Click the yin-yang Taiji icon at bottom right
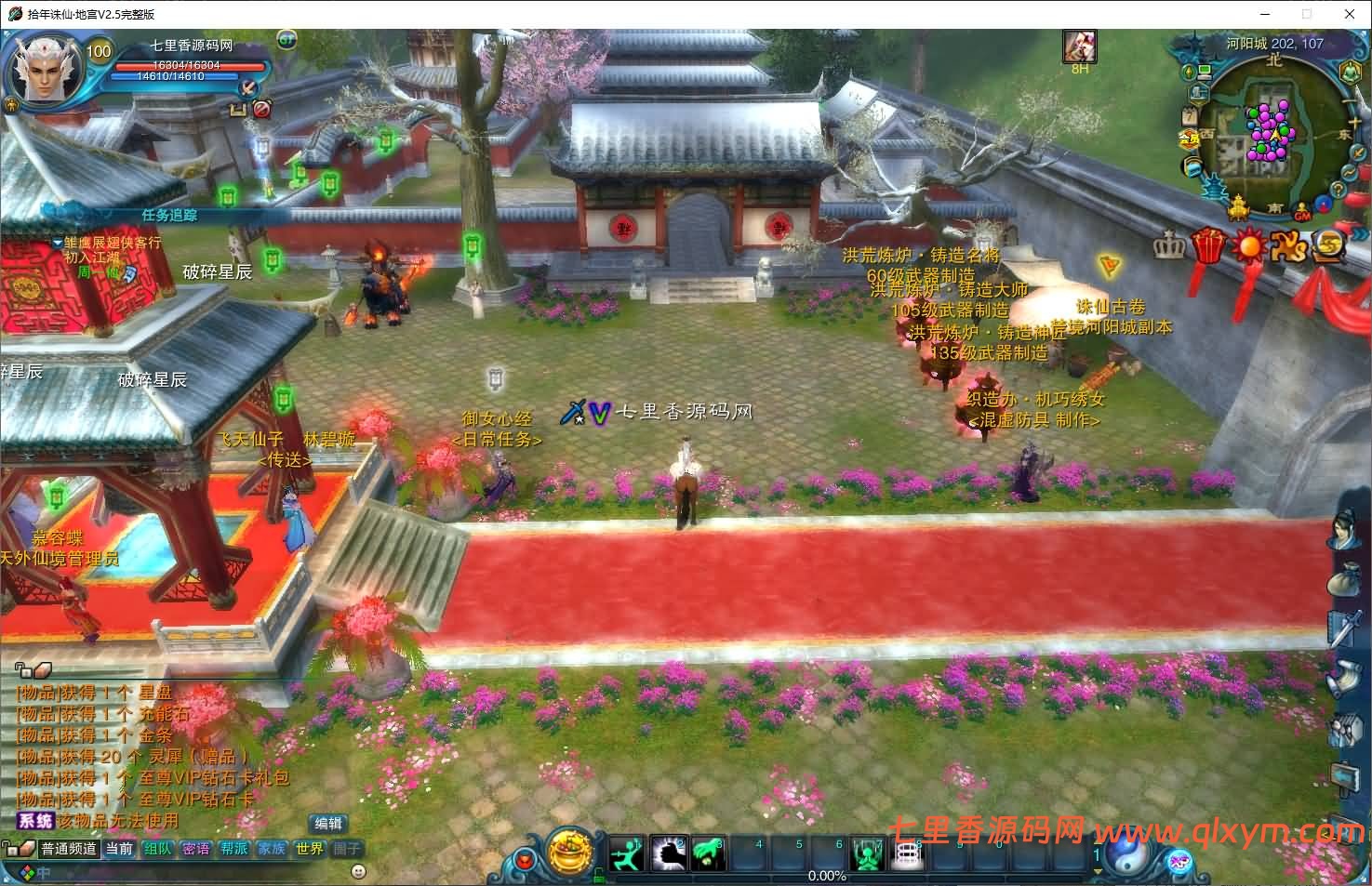Screen dimensions: 1372x886 tap(1126, 857)
